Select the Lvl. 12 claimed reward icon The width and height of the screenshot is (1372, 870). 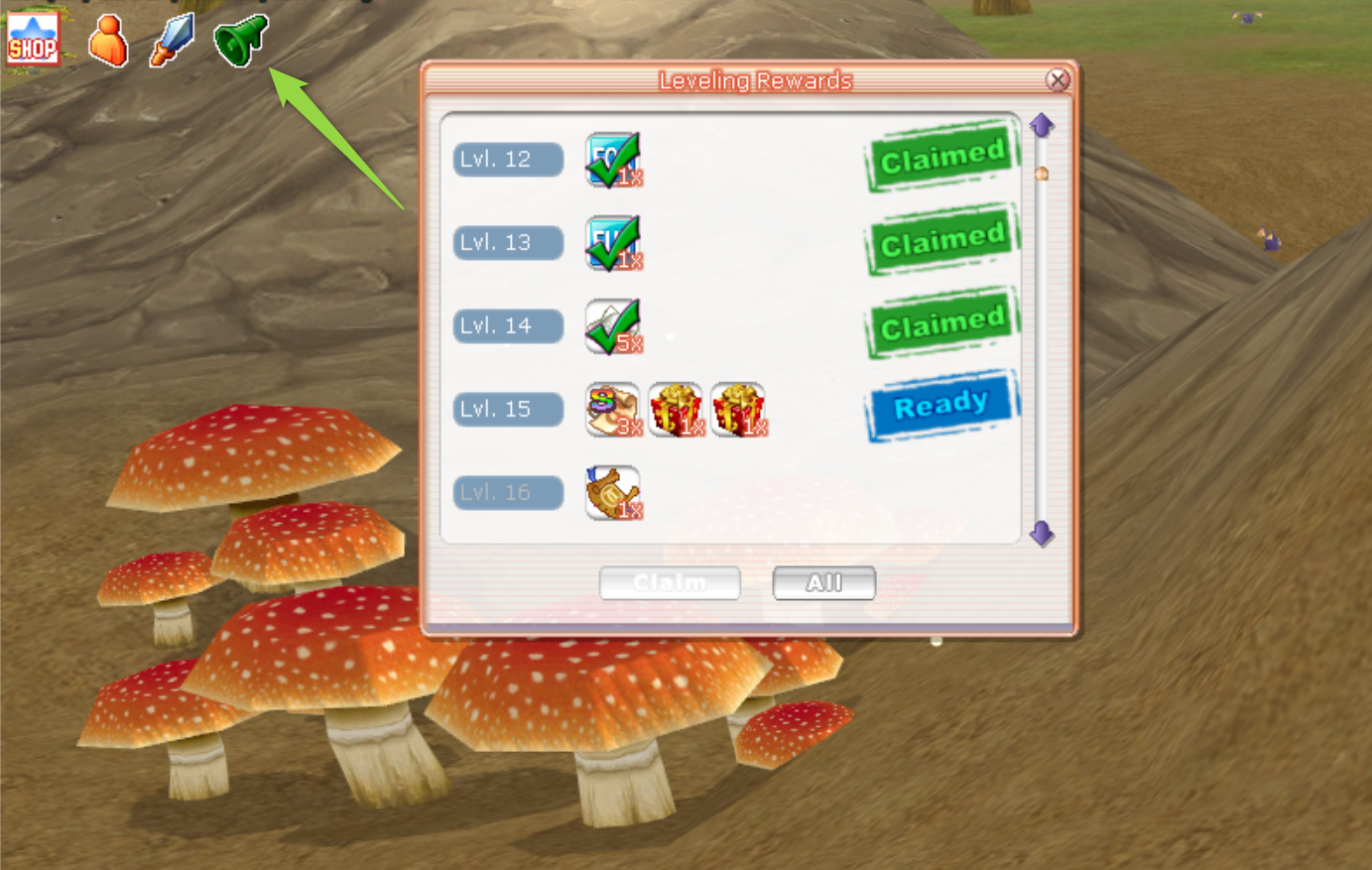[613, 160]
